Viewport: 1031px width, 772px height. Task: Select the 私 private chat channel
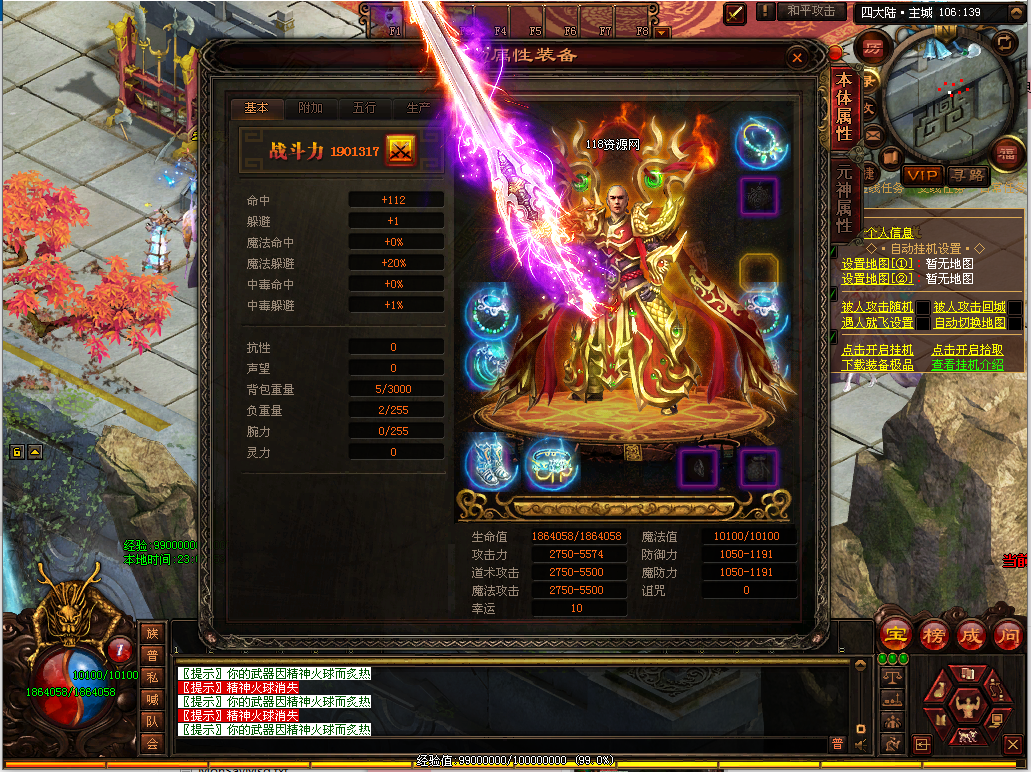pos(152,677)
